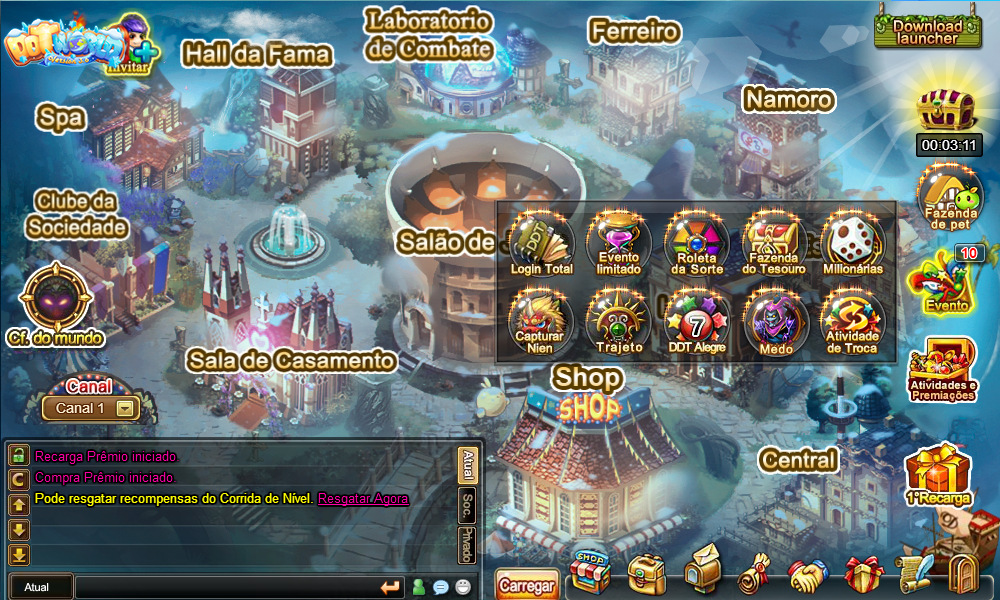1000x600 pixels.
Task: Open the Login Total event icon
Action: tap(541, 242)
